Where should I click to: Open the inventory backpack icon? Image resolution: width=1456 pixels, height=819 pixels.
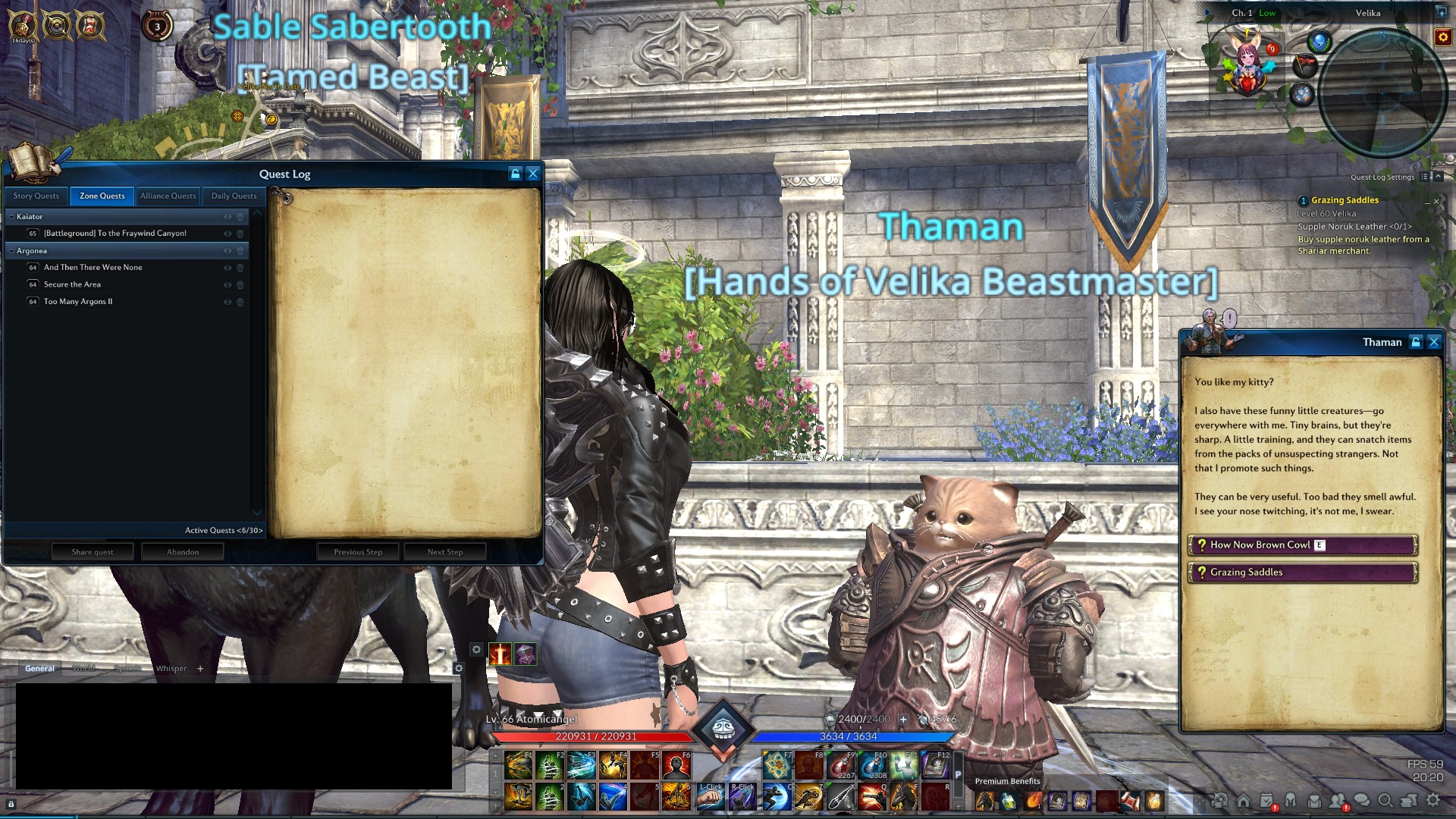click(x=1314, y=801)
